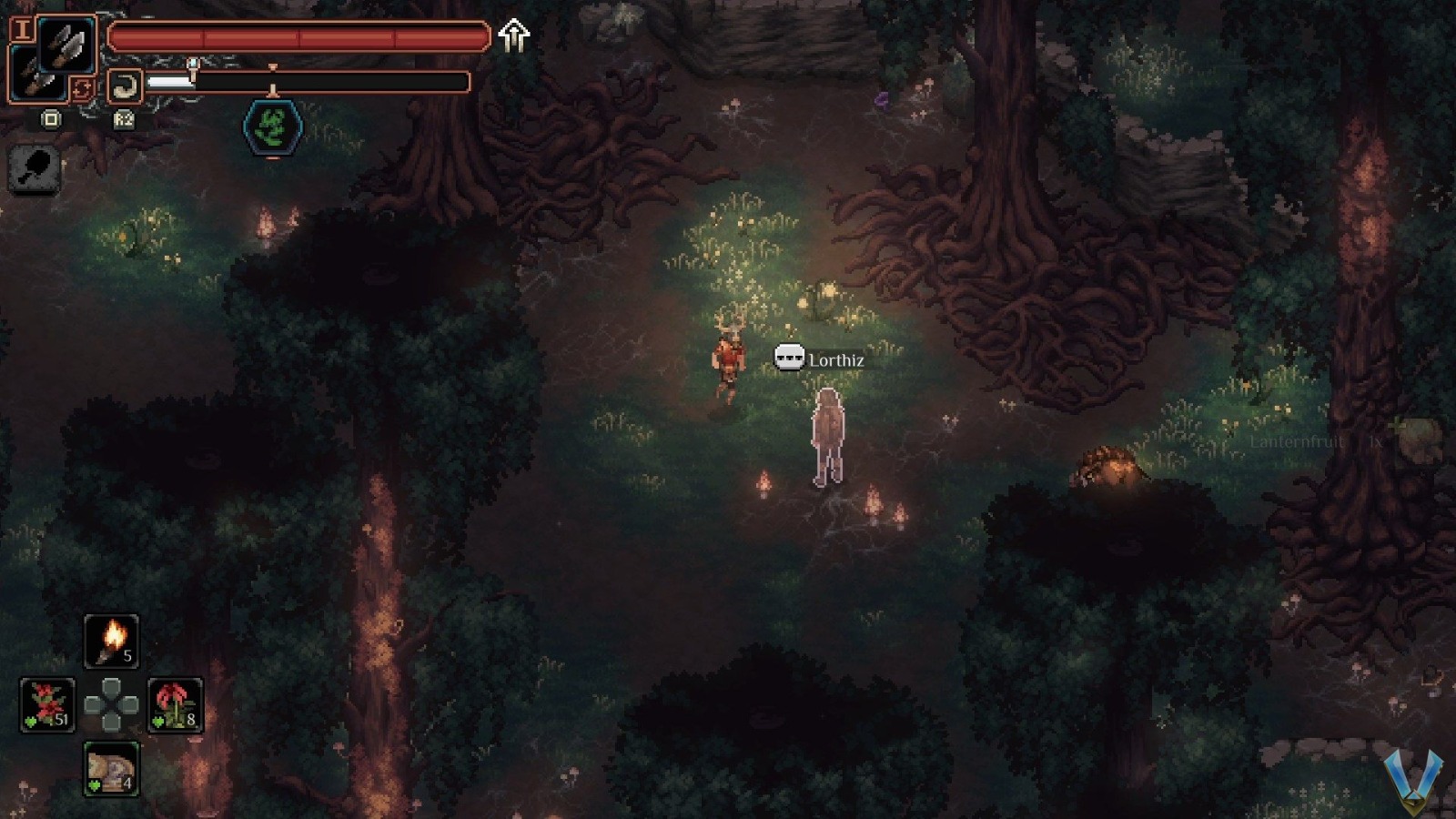Image resolution: width=1456 pixels, height=819 pixels.
Task: Click the upgrade arrow above the health bar
Action: 514,34
